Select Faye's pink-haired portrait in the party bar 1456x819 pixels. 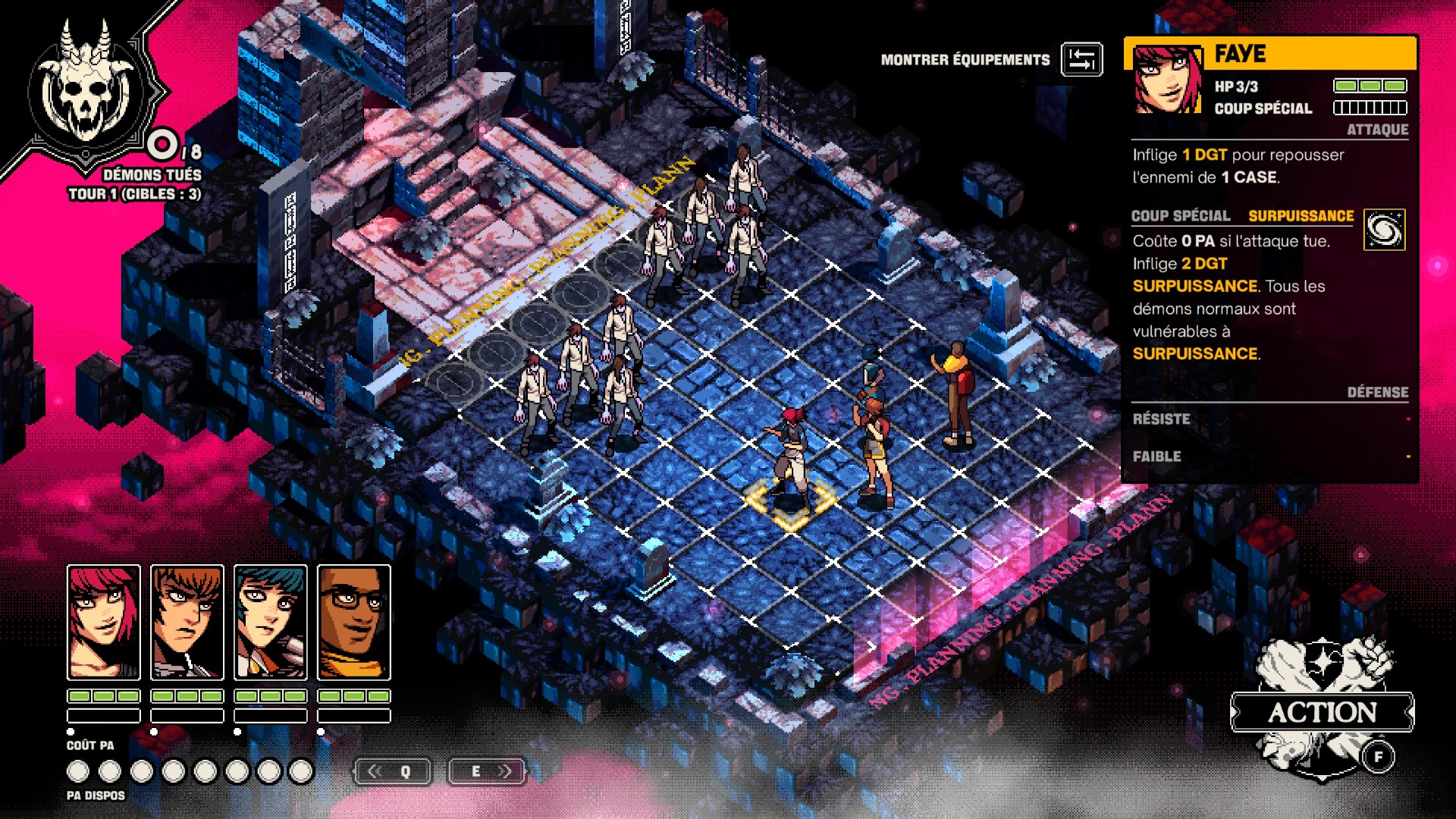pyautogui.click(x=104, y=622)
